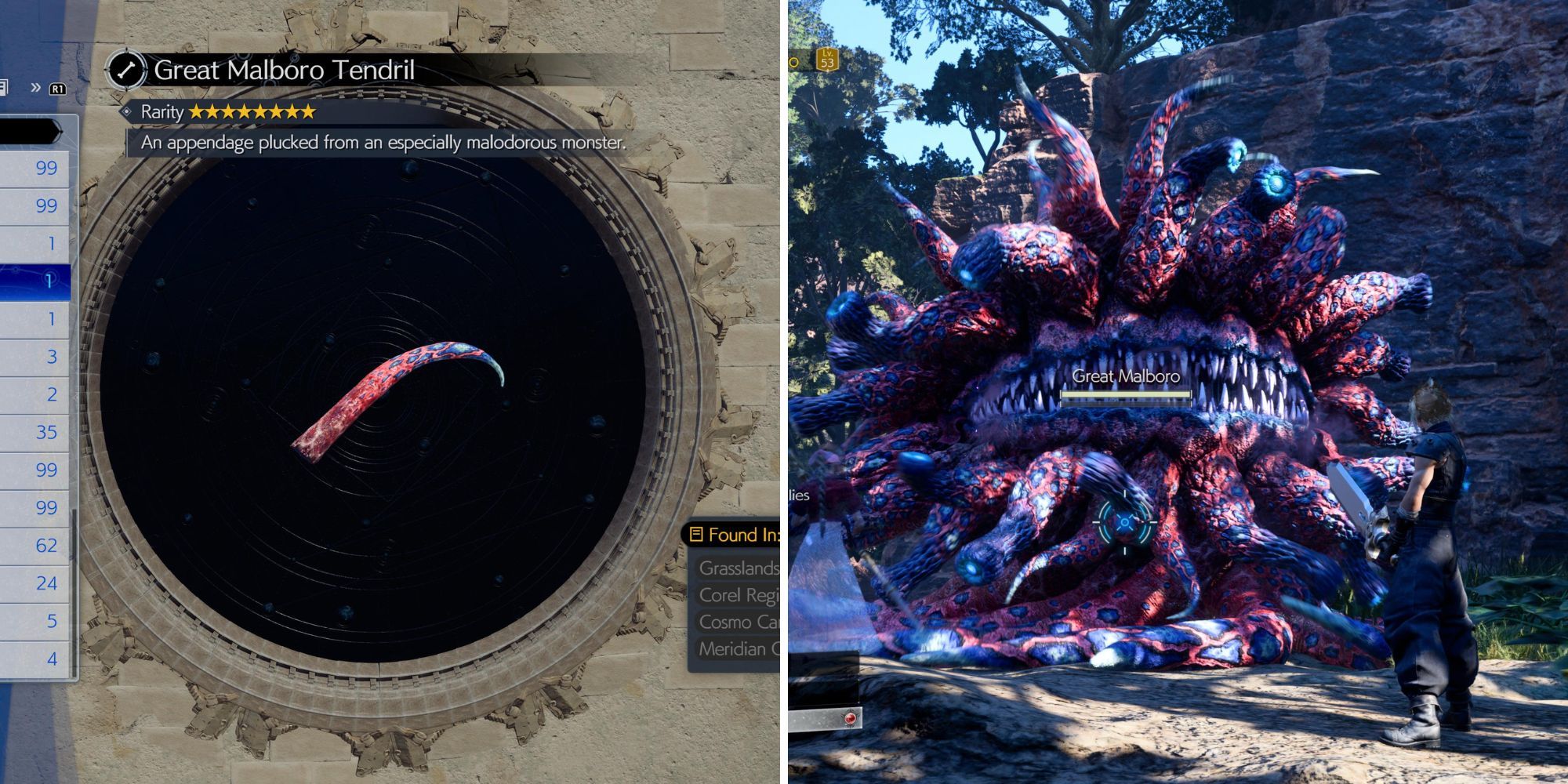The height and width of the screenshot is (784, 1568).
Task: Select the item row with quantity 5
Action: pos(35,621)
